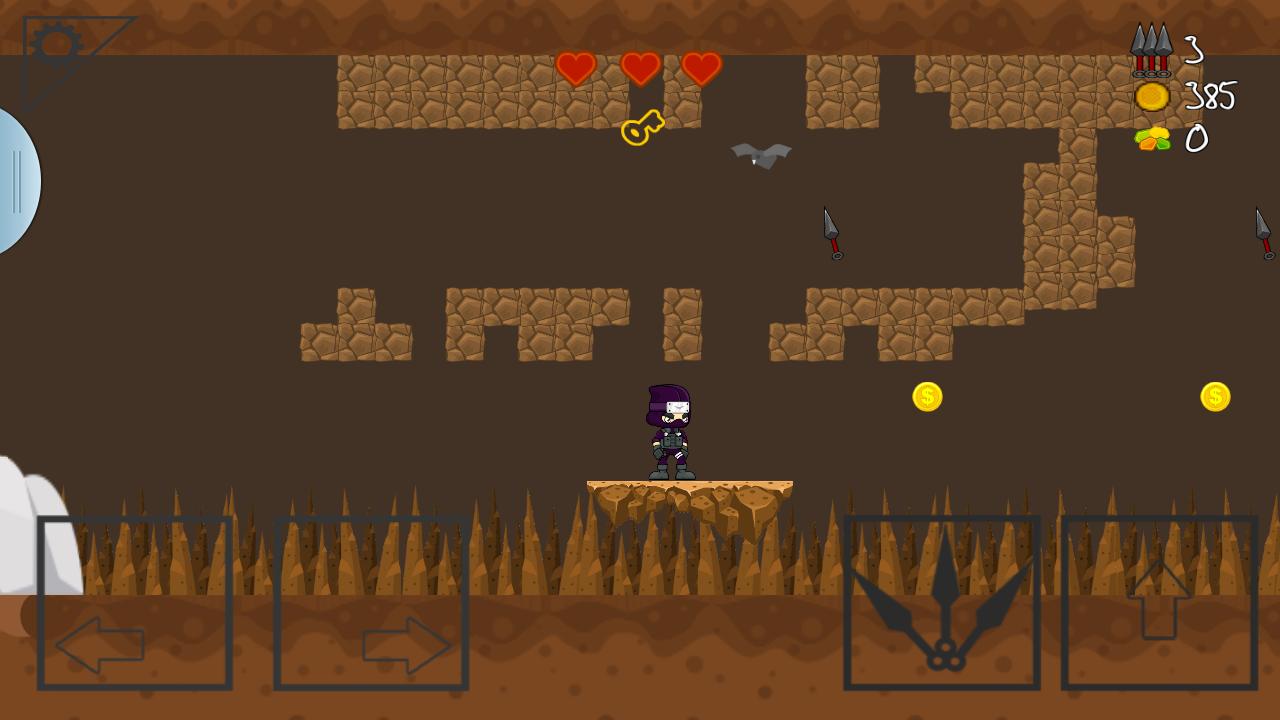Tap the dollar coin near the ninja
Image resolution: width=1280 pixels, height=720 pixels.
(x=926, y=396)
